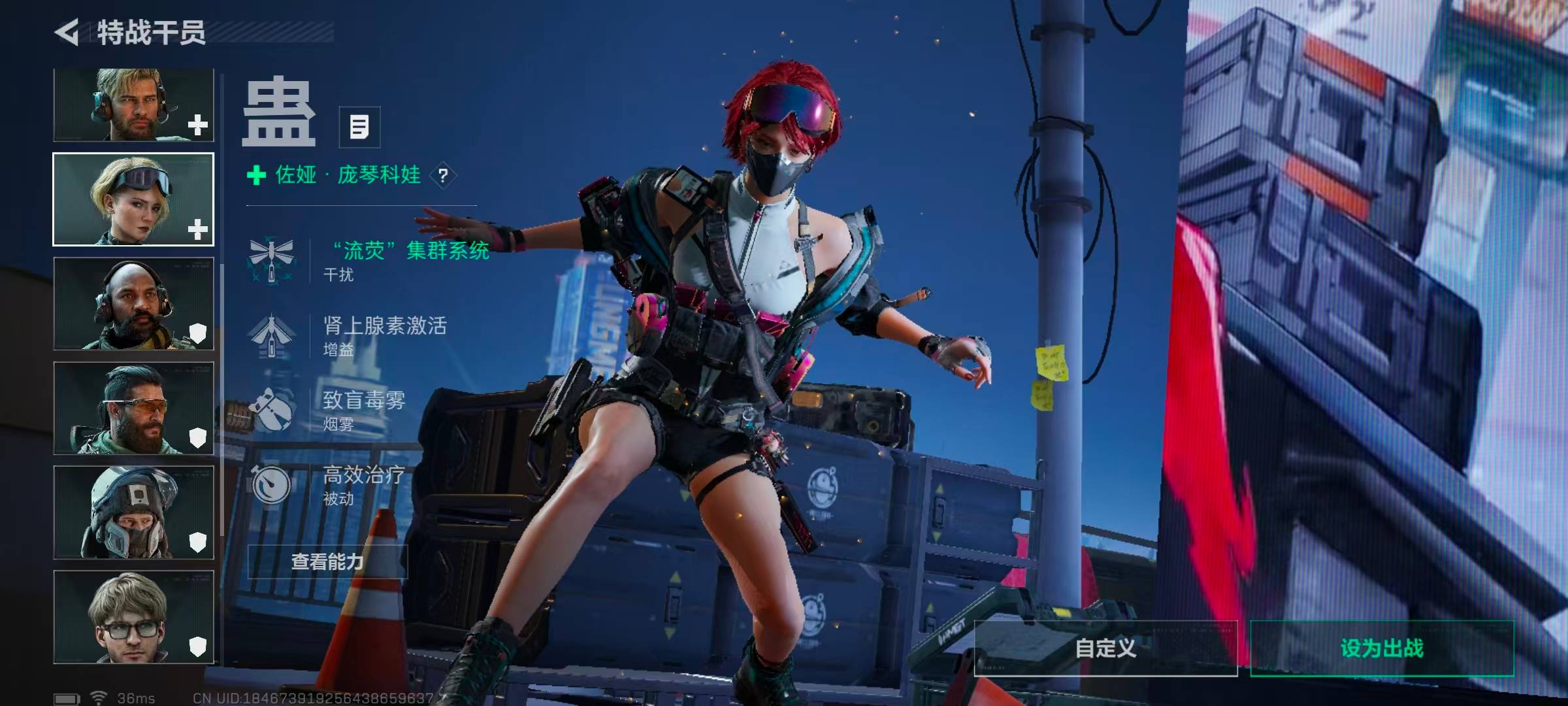Pick the bald bearded operator portrait
The height and width of the screenshot is (706, 1568).
pyautogui.click(x=133, y=303)
